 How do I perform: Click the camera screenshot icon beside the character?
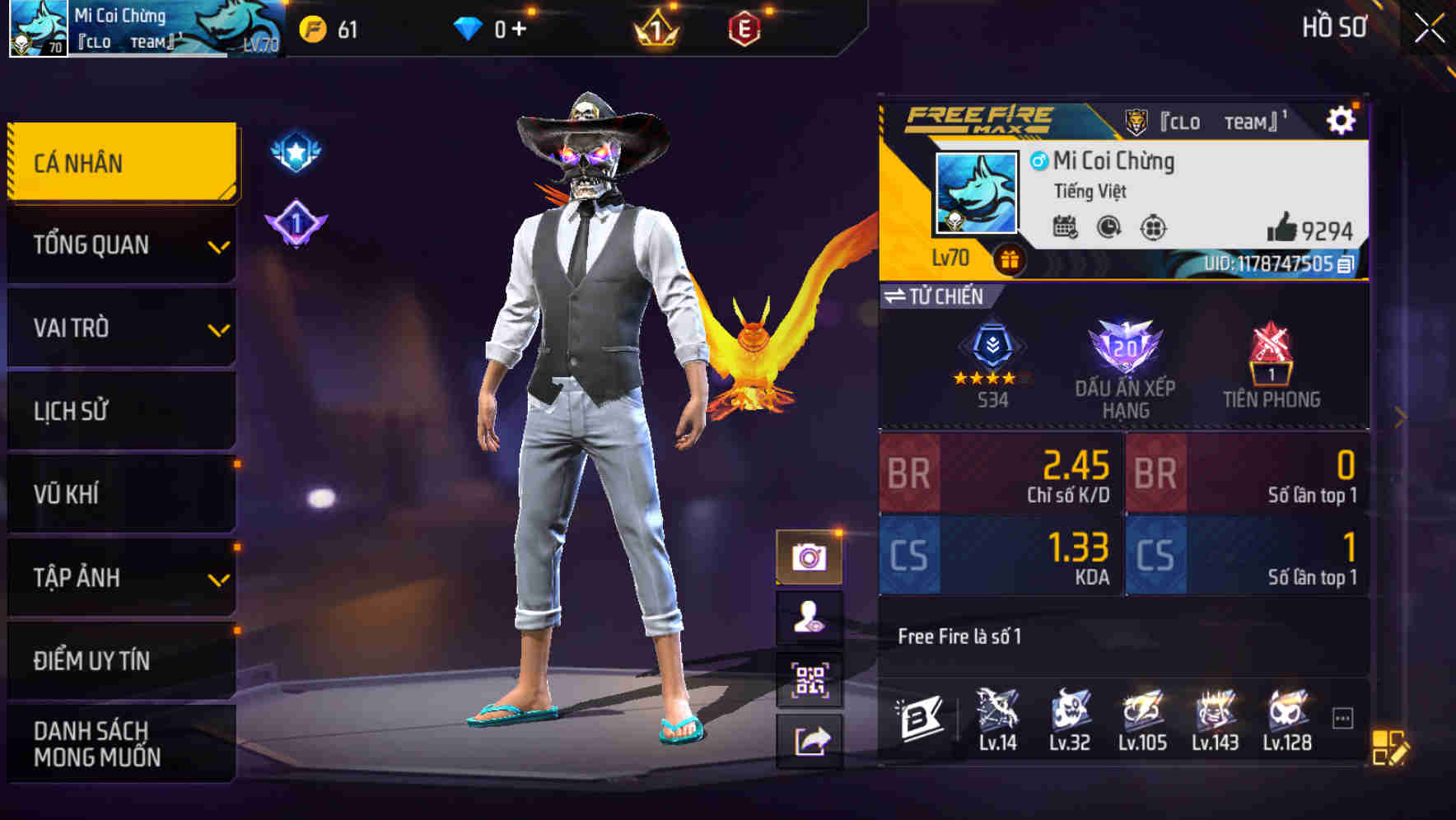point(811,557)
